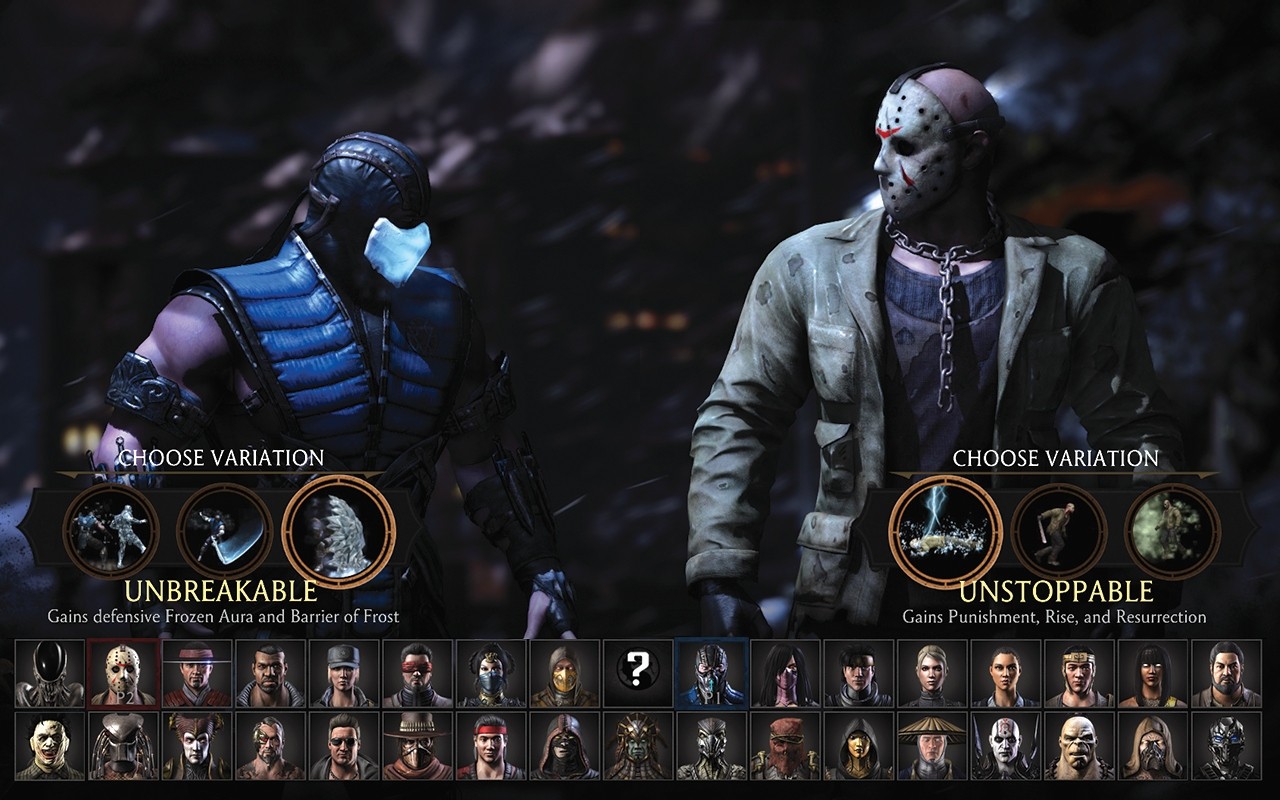Viewport: 1280px width, 800px height.
Task: Select Raiden wearing the straw hat
Action: 935,750
